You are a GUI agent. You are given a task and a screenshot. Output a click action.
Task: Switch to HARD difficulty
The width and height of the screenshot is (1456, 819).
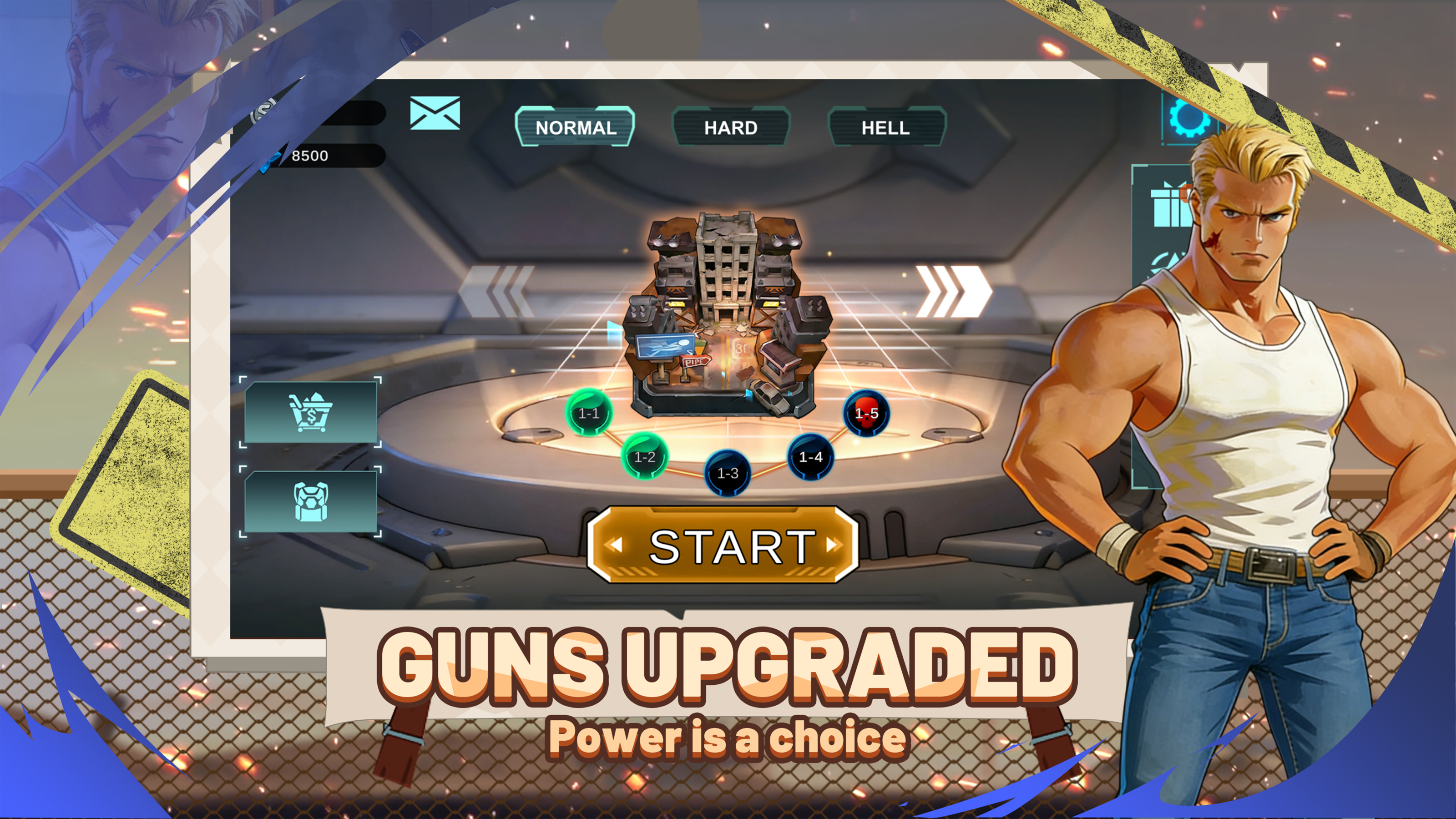pos(730,127)
